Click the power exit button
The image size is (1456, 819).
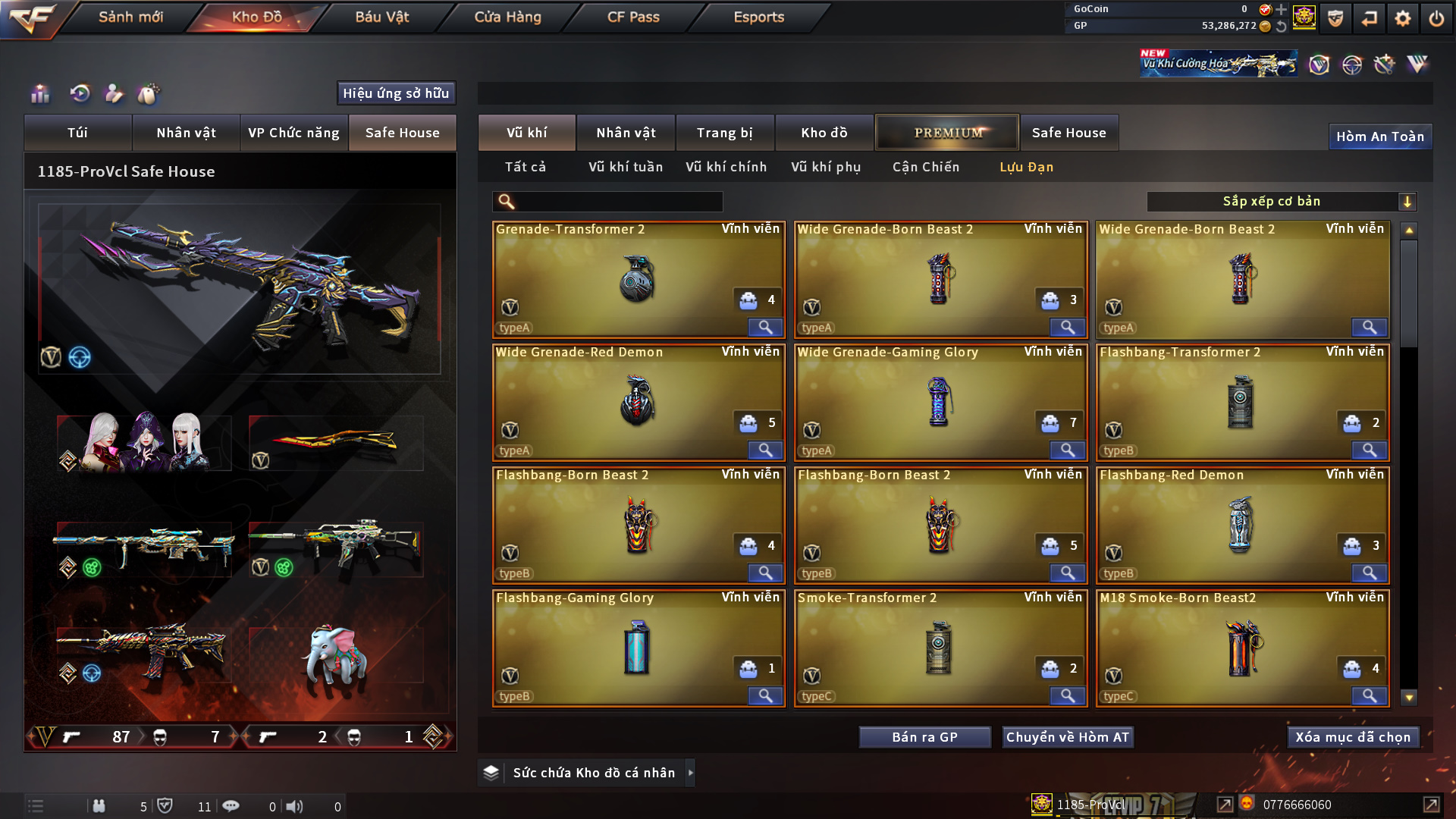pos(1436,18)
